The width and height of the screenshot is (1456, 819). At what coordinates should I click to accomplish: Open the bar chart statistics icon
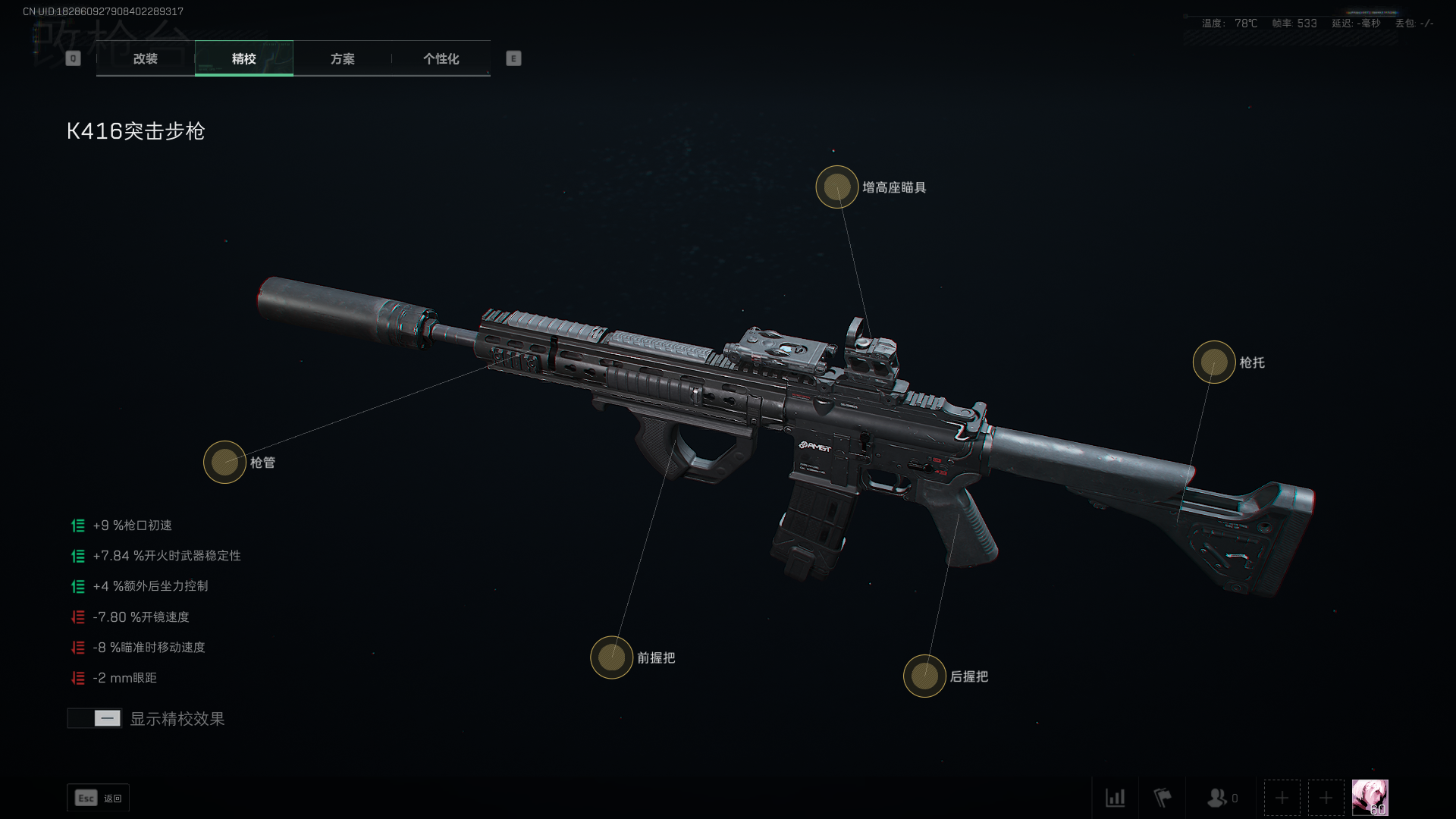tap(1115, 798)
